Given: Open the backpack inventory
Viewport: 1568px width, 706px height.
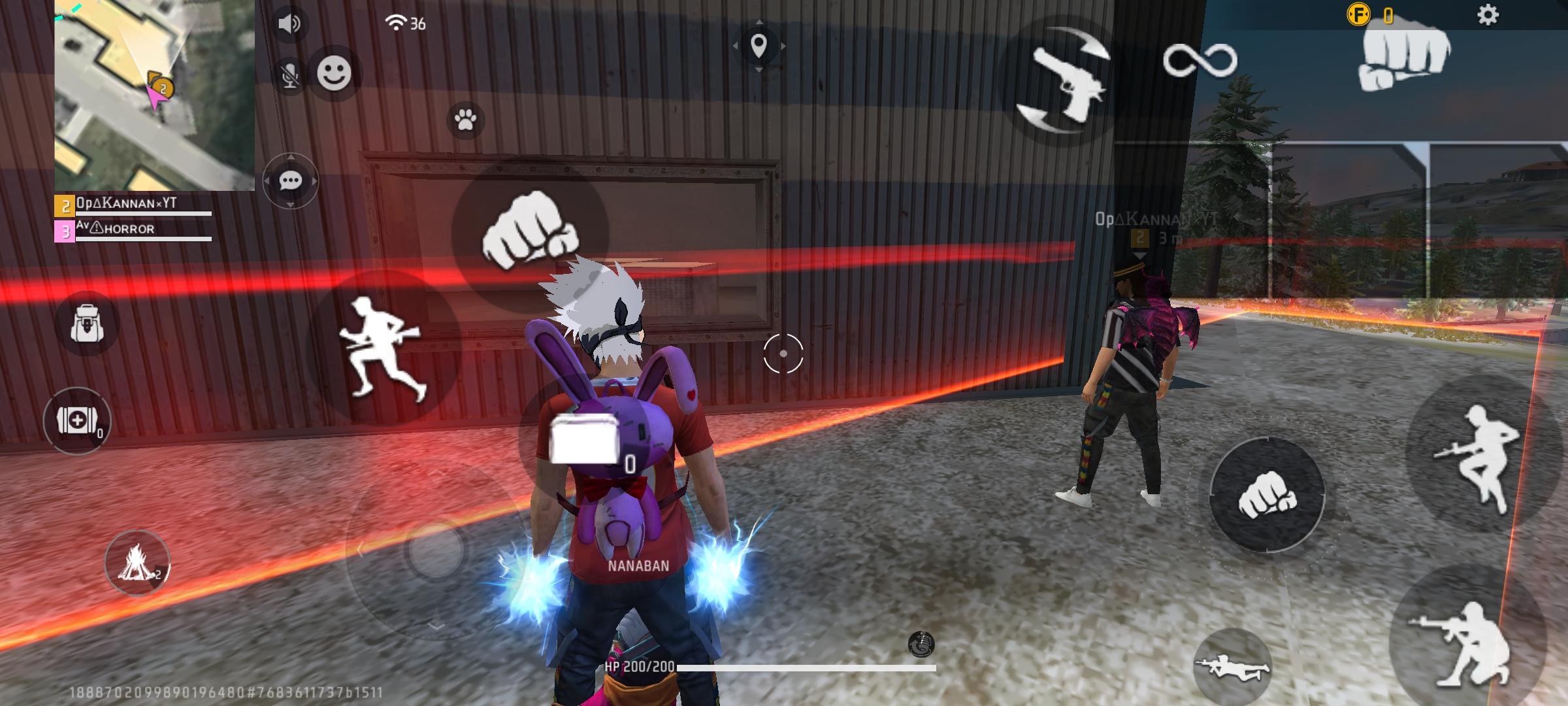Looking at the screenshot, I should [88, 324].
